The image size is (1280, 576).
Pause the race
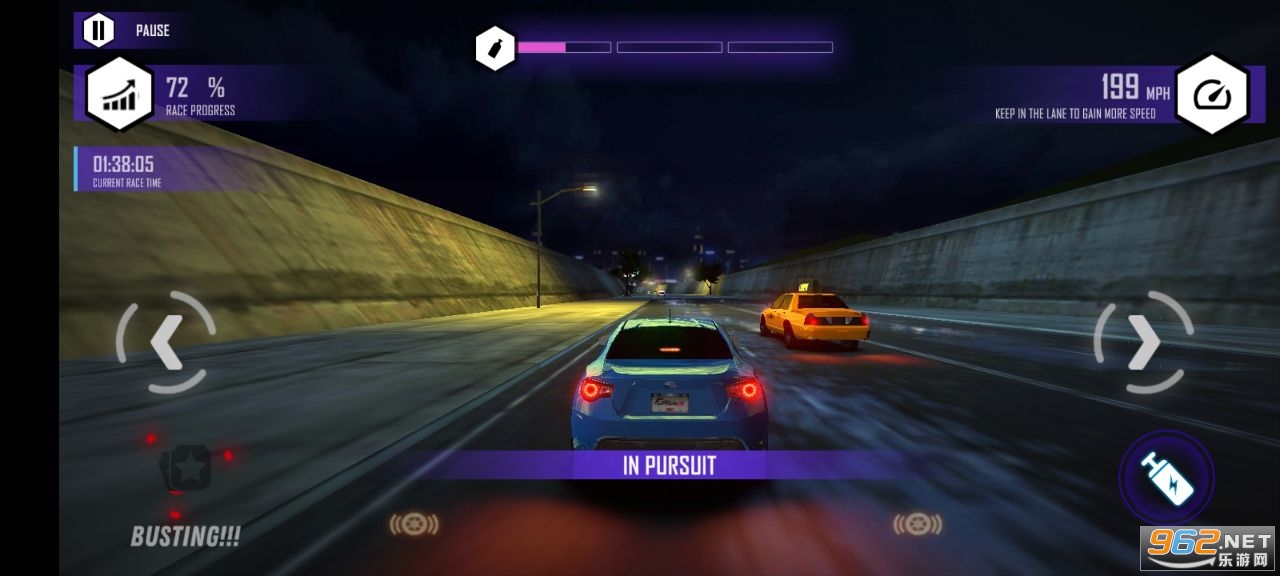[98, 30]
